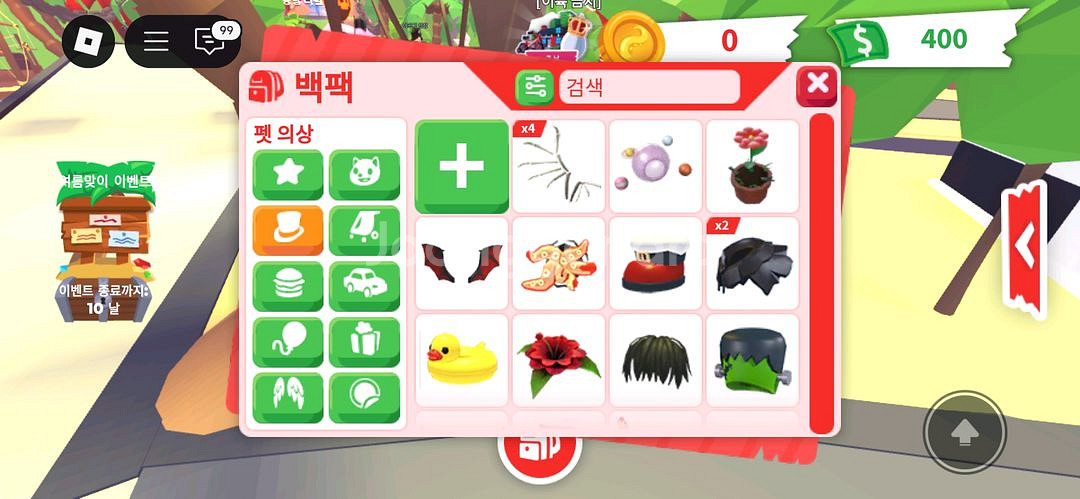Select the skeleton wings item
The height and width of the screenshot is (499, 1080).
click(x=558, y=166)
